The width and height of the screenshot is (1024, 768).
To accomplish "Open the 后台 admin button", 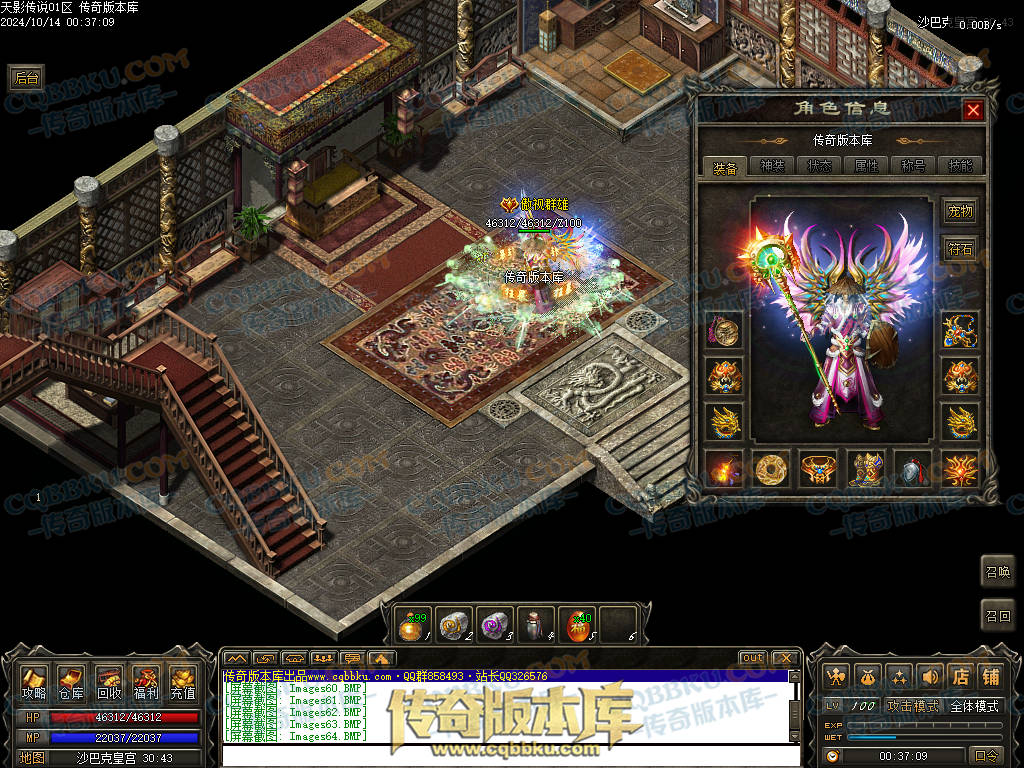I will point(26,78).
